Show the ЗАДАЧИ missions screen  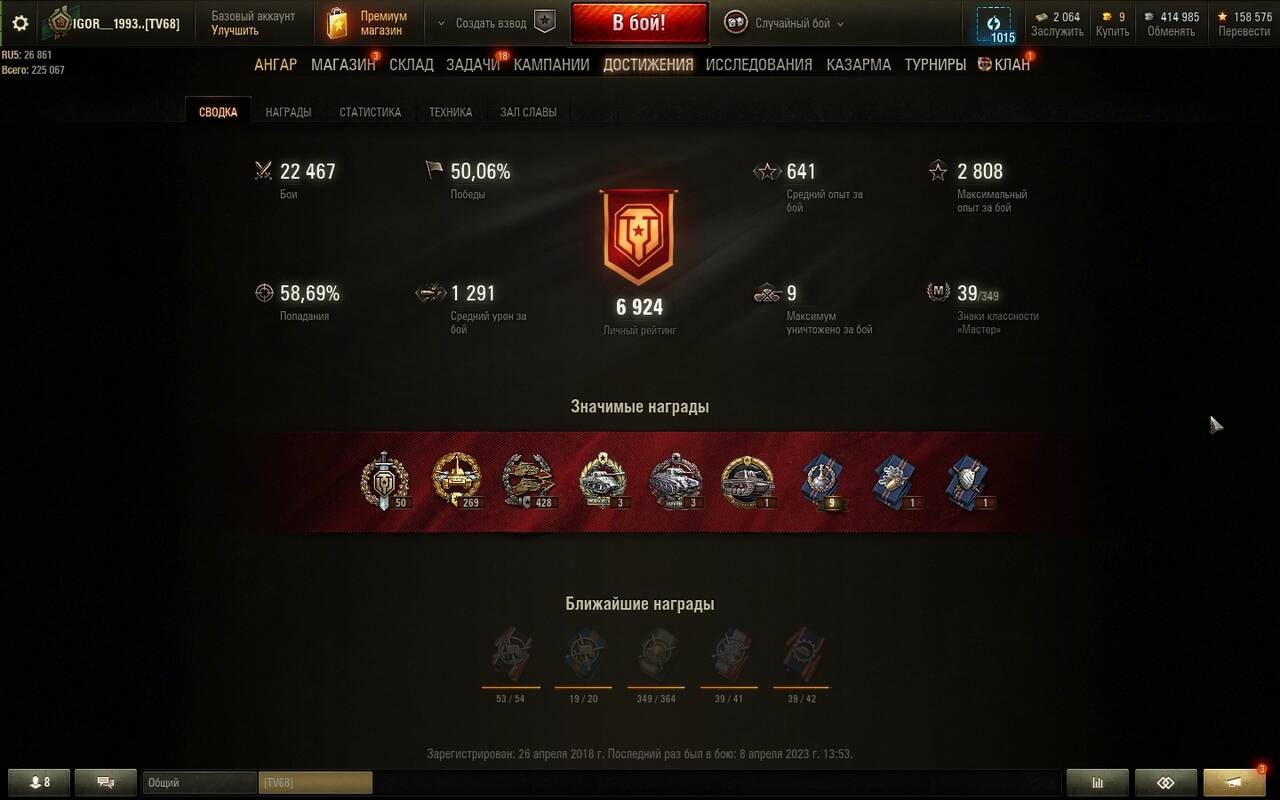(473, 65)
